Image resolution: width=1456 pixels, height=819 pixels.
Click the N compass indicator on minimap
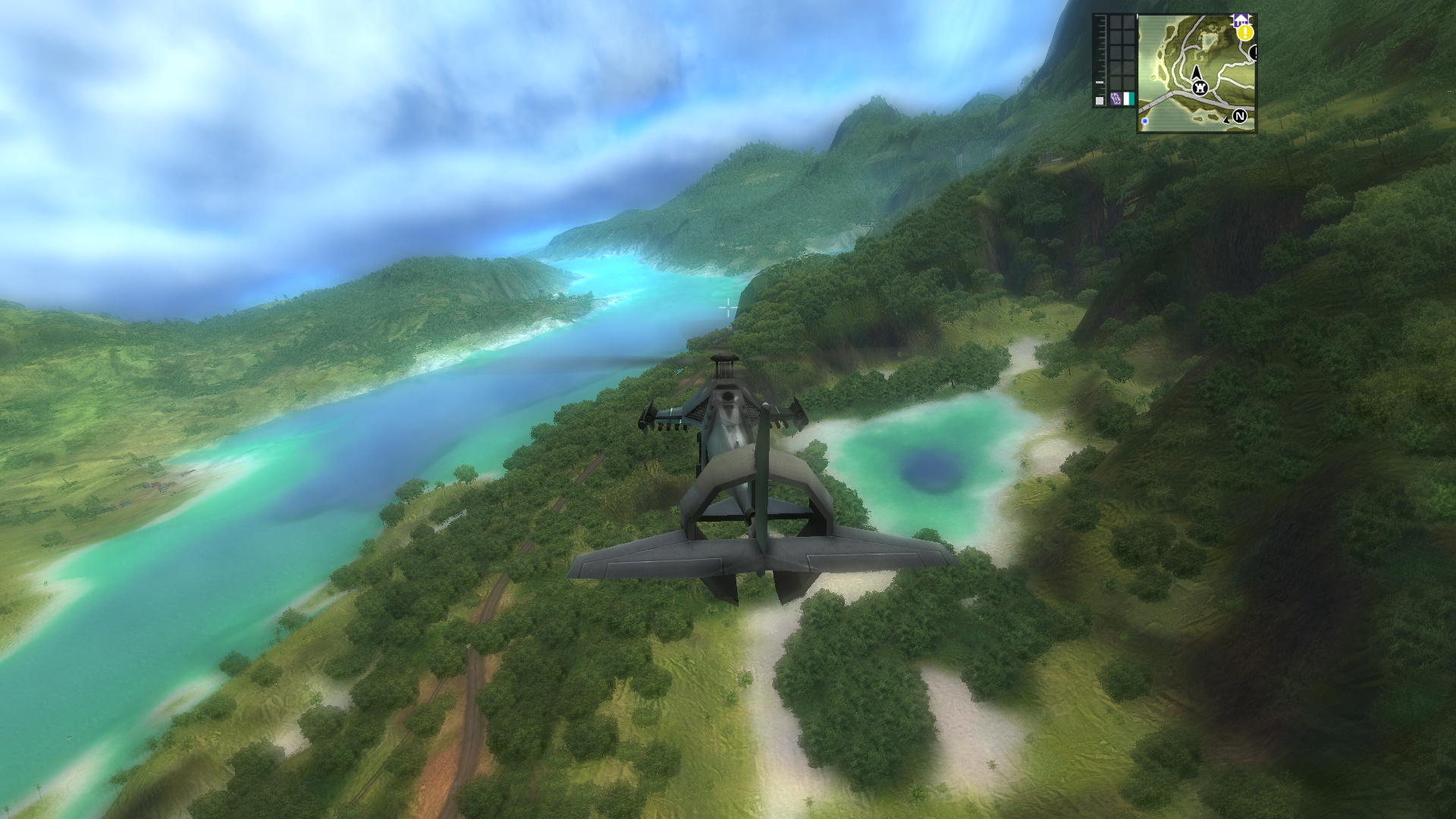coord(1240,116)
